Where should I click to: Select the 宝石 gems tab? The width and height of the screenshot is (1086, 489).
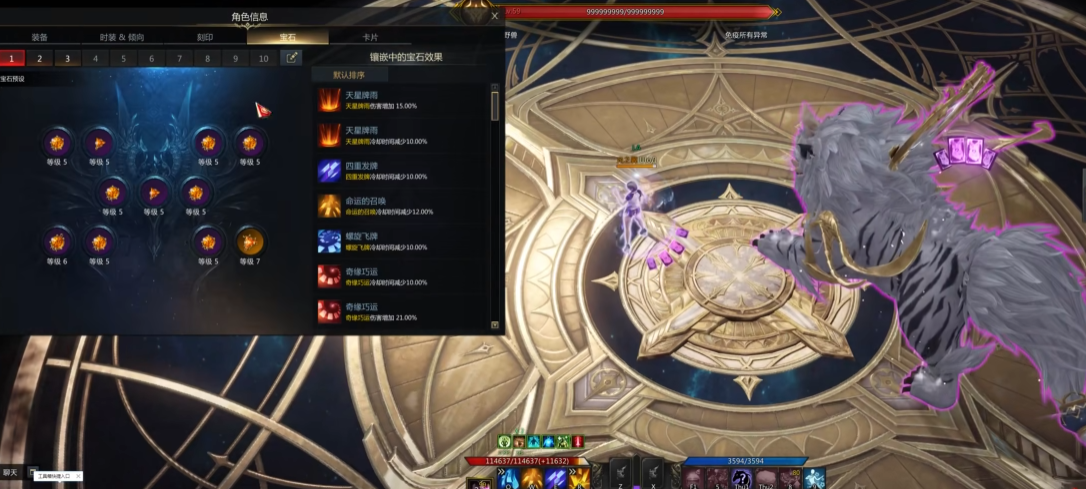tap(286, 37)
